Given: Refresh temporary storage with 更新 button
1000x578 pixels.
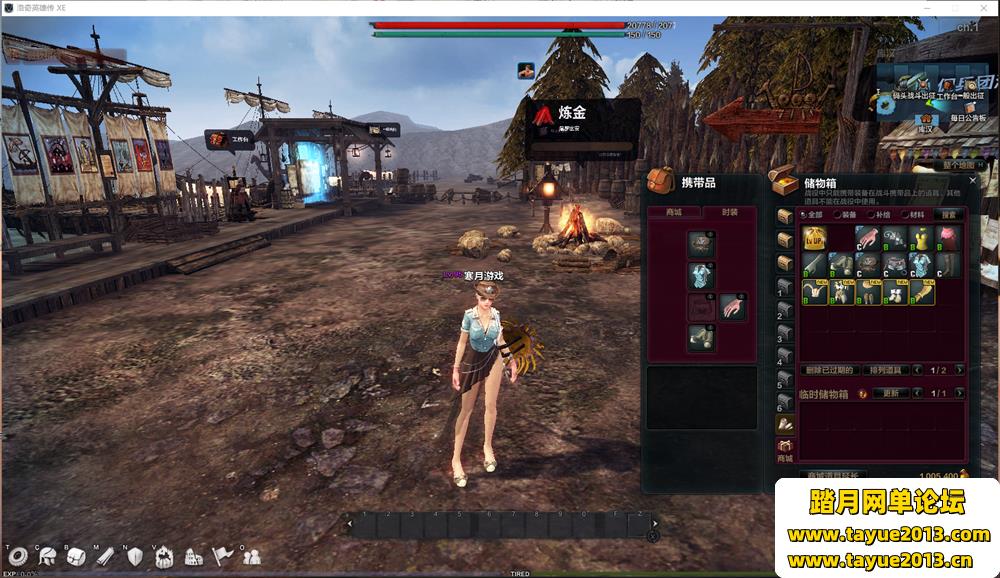Looking at the screenshot, I should coord(890,393).
